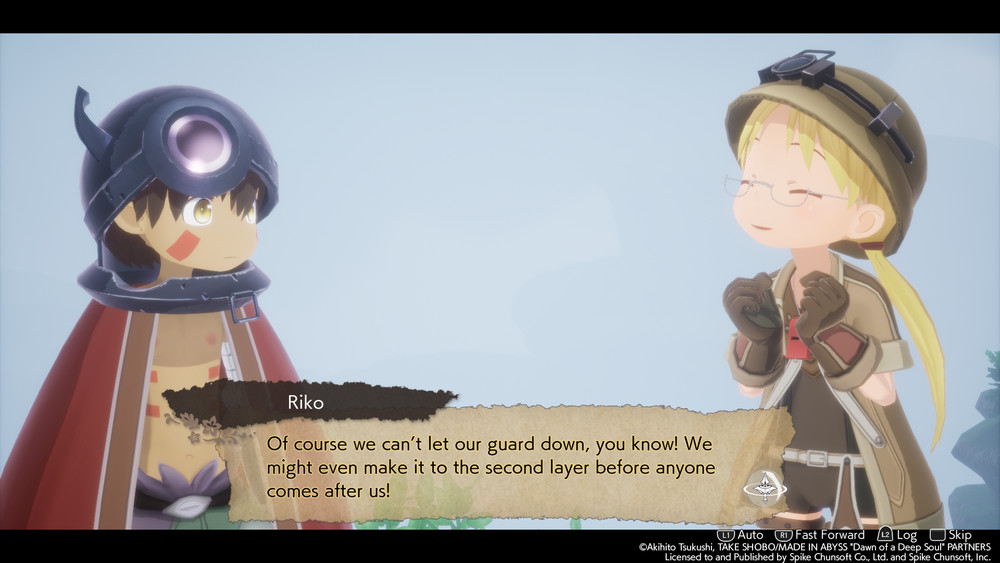Click the compass continue indicator in dialogue
The height and width of the screenshot is (563, 1000).
(765, 489)
